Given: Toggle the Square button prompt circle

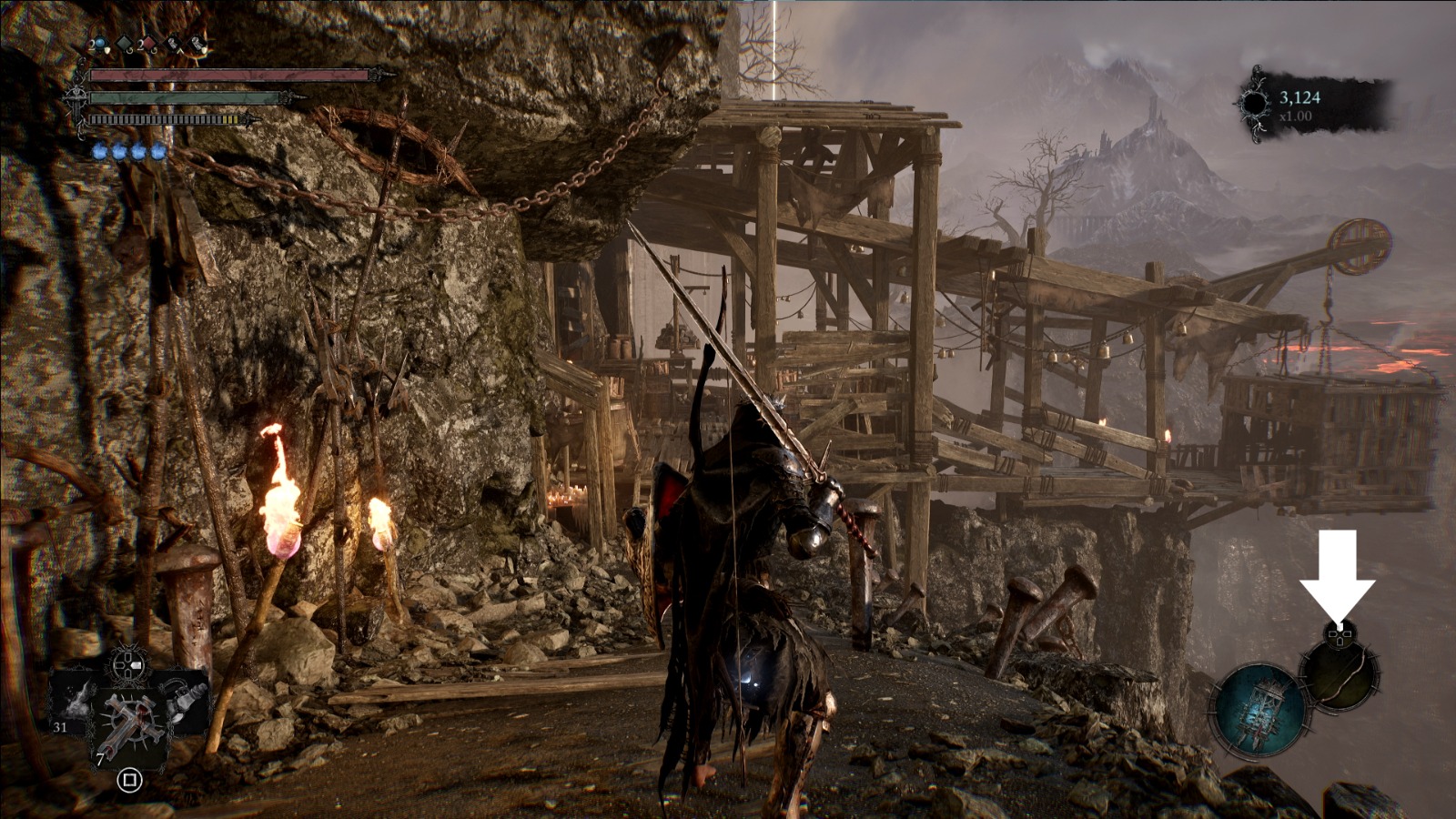Looking at the screenshot, I should click(130, 781).
